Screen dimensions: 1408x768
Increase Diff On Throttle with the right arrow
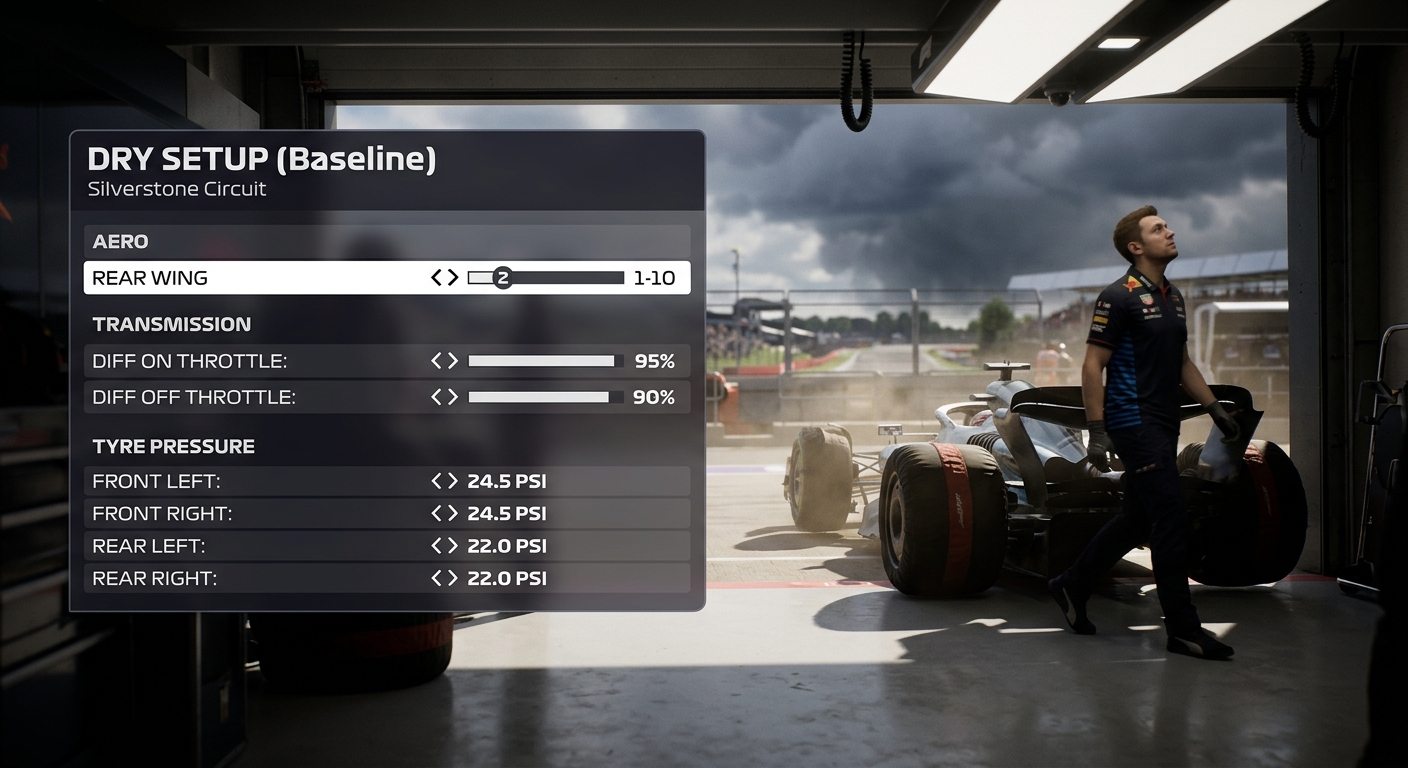[452, 361]
